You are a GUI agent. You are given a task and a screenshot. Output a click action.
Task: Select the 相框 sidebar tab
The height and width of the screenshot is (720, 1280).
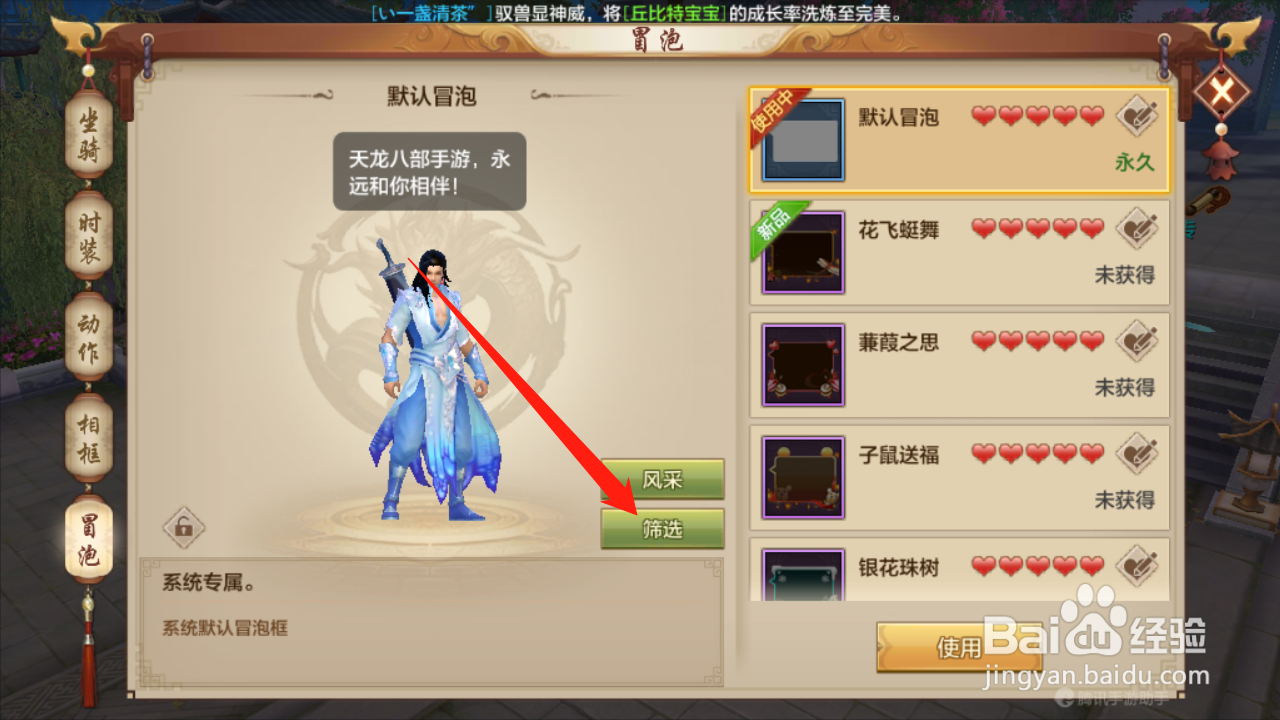coord(88,438)
